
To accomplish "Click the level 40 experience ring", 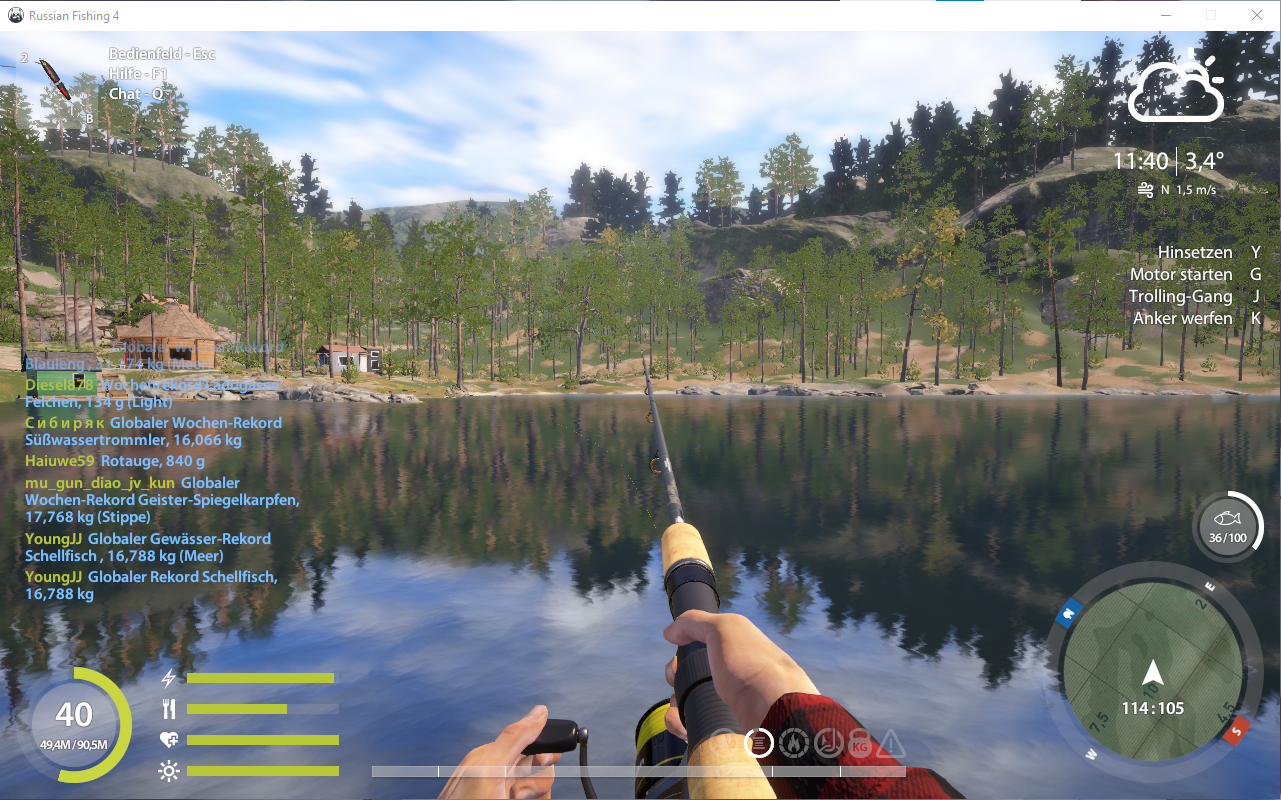I will [75, 723].
